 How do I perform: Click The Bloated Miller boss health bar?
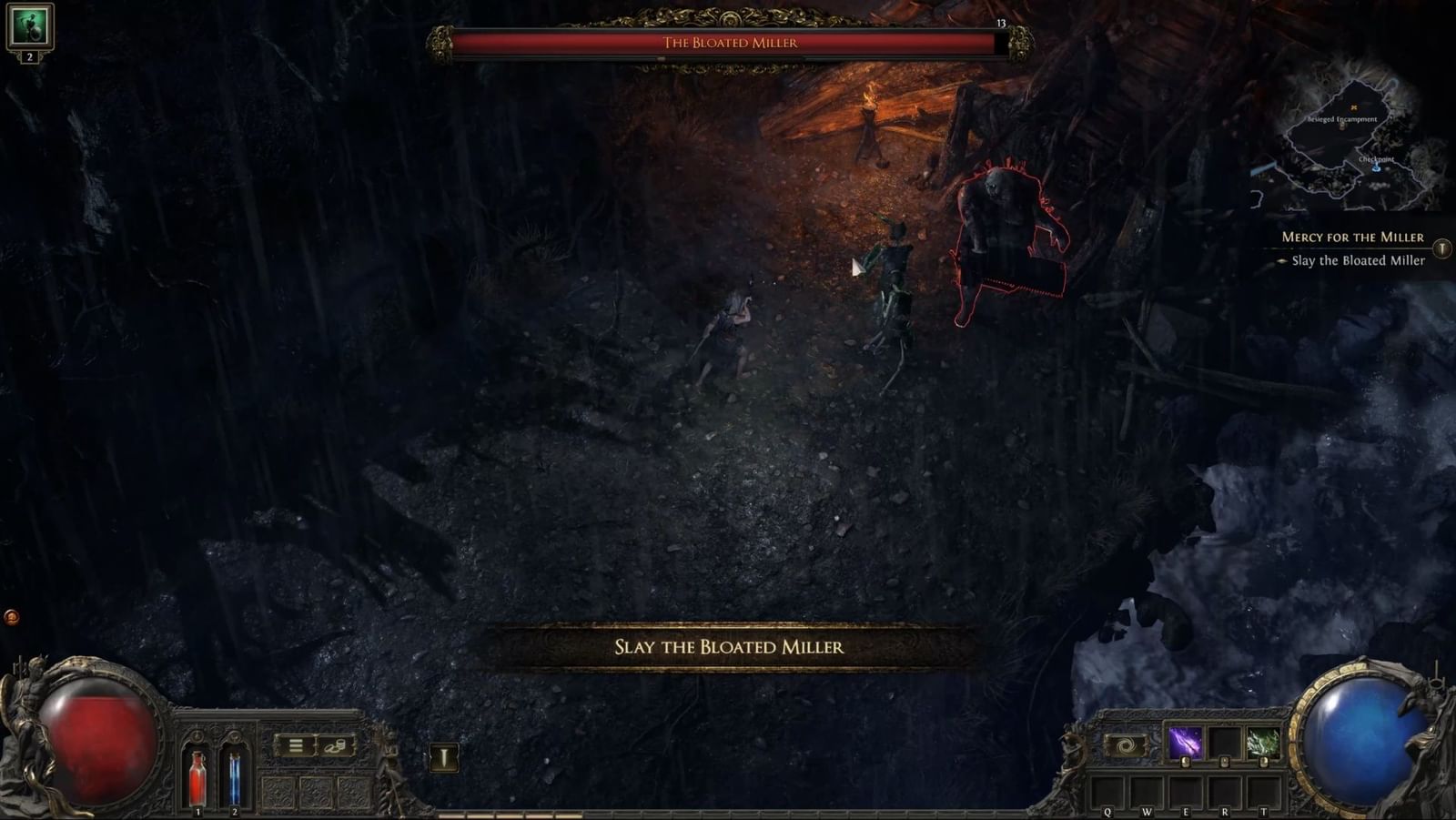(x=731, y=40)
